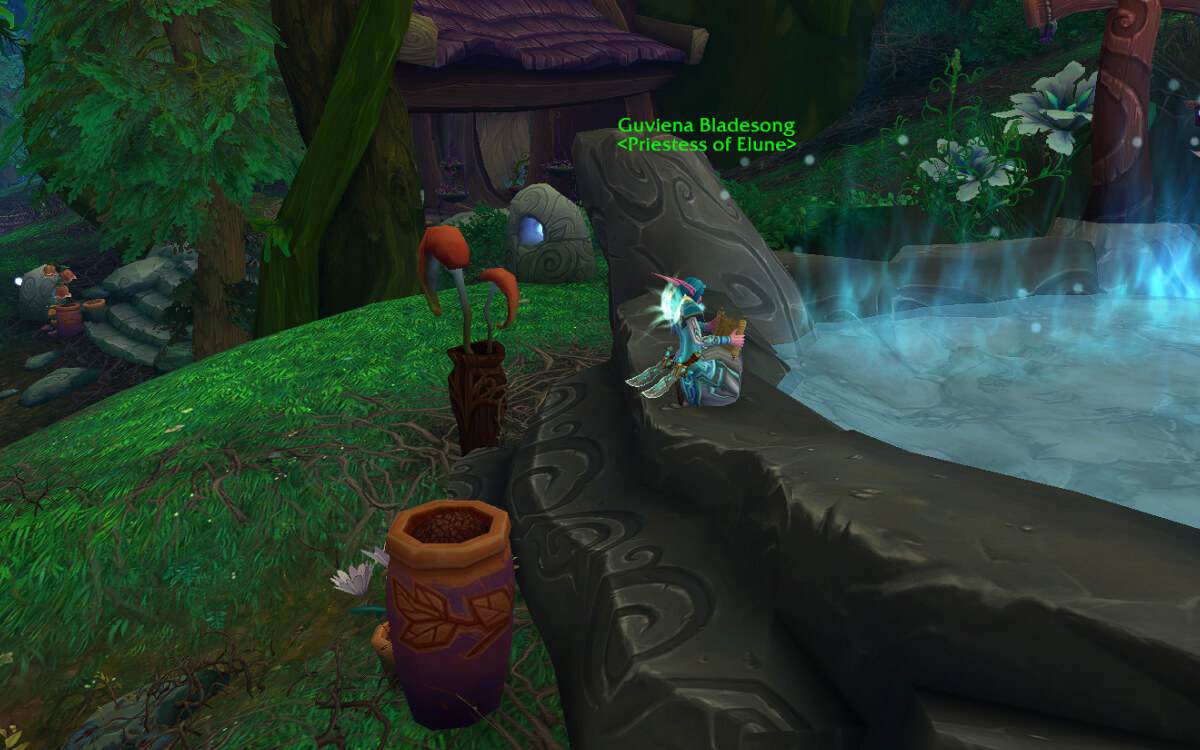Select the Guviena Bladesong name label
The image size is (1200, 750).
coord(706,126)
